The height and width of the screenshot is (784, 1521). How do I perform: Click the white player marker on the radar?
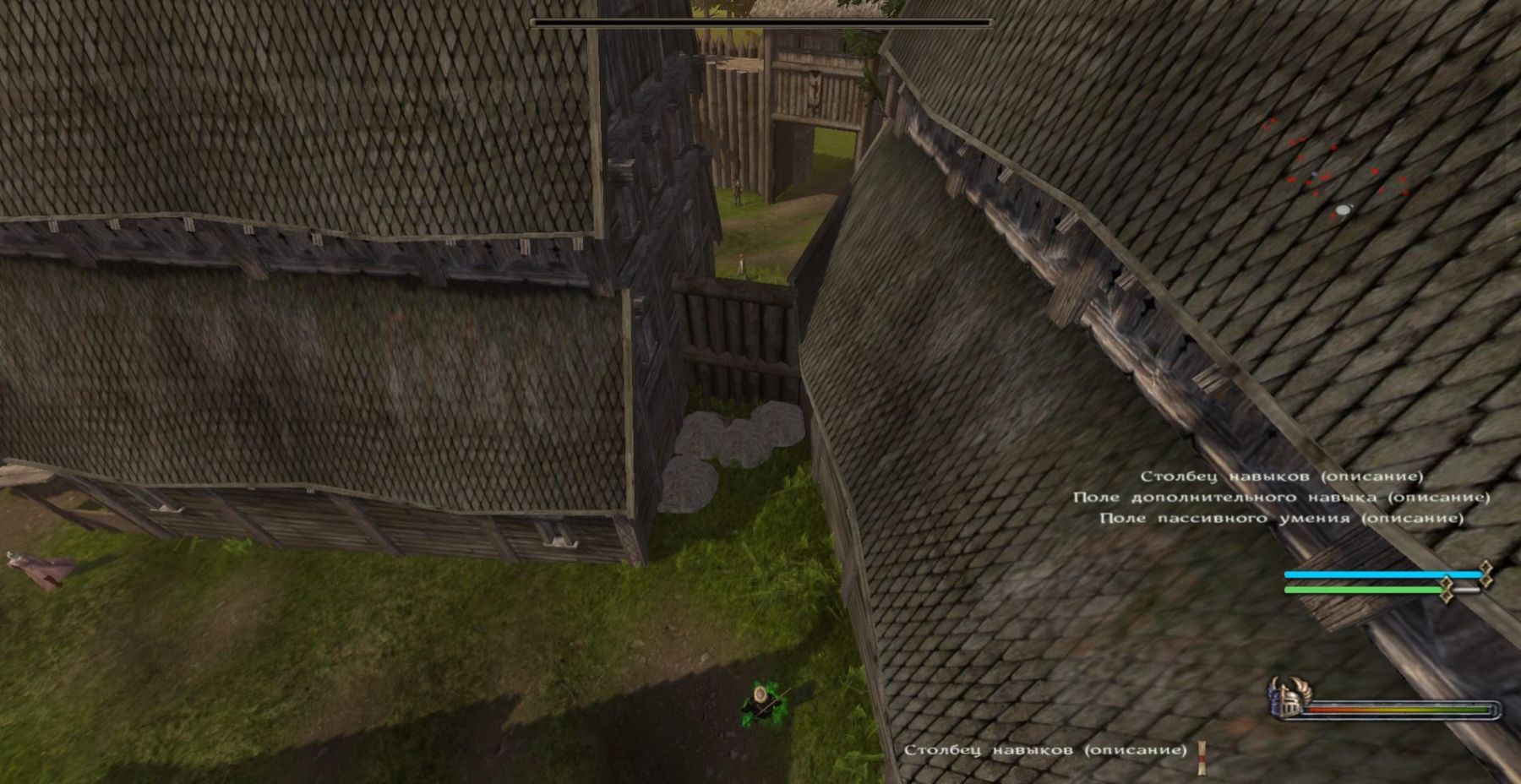pyautogui.click(x=1343, y=209)
